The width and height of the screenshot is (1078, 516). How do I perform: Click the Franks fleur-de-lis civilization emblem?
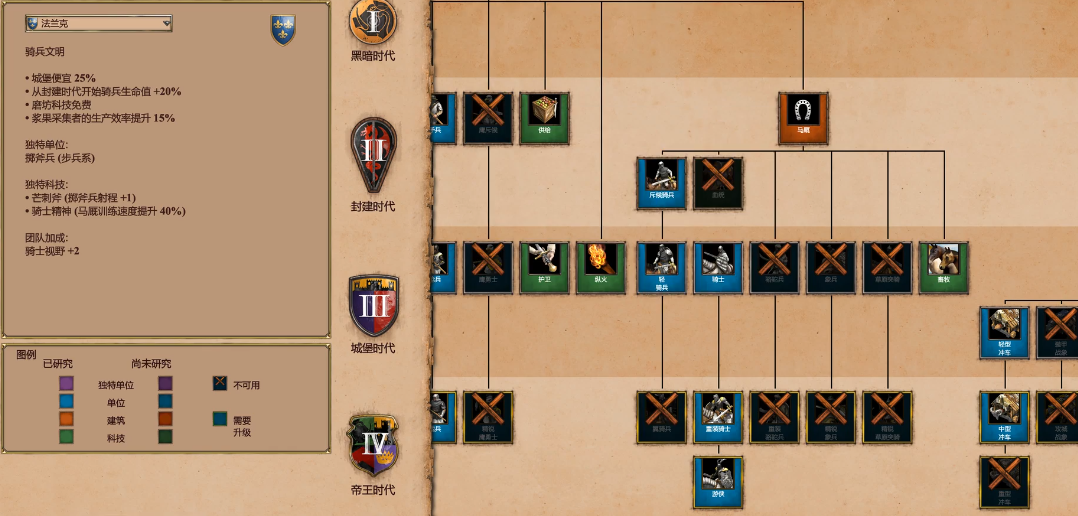pos(283,29)
